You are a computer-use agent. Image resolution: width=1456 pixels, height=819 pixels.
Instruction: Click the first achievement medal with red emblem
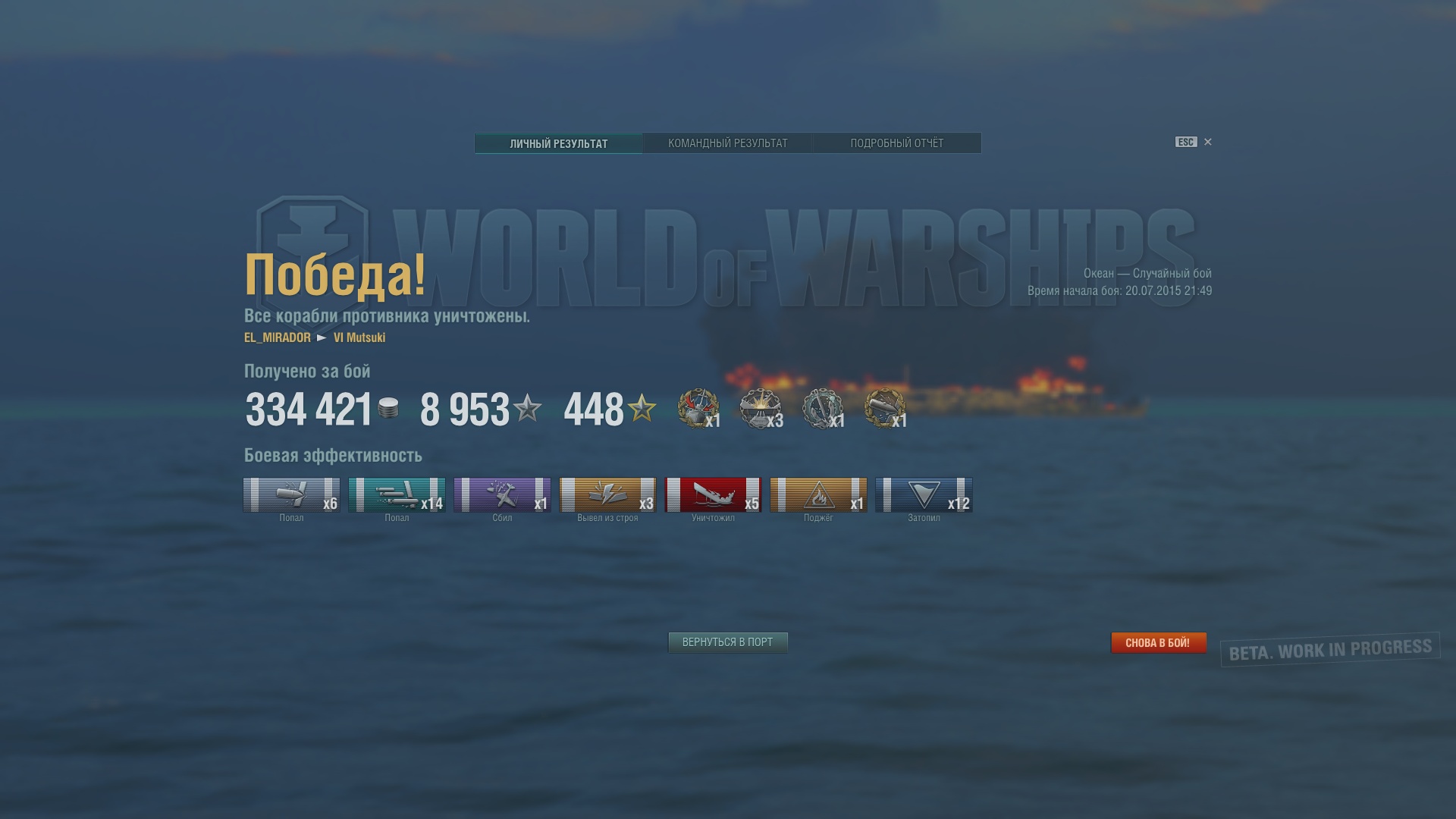(x=698, y=409)
